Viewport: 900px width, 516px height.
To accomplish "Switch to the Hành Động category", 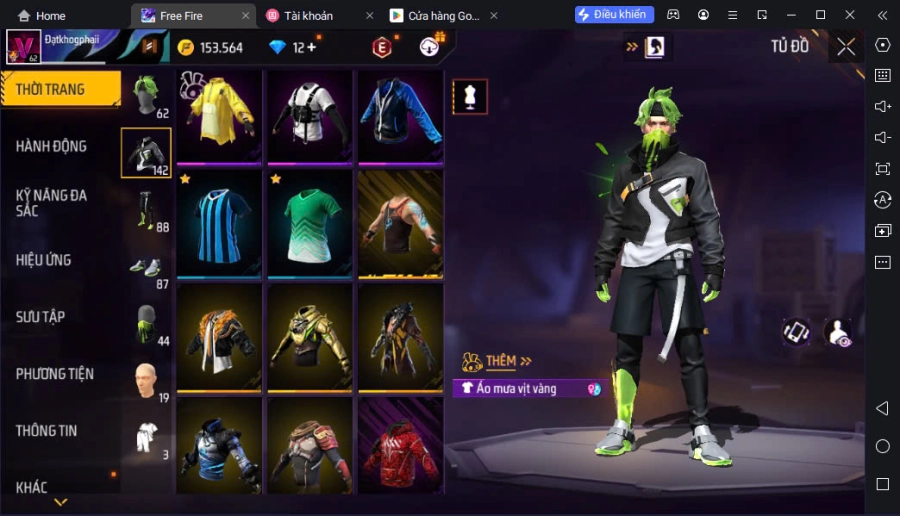I will point(51,146).
